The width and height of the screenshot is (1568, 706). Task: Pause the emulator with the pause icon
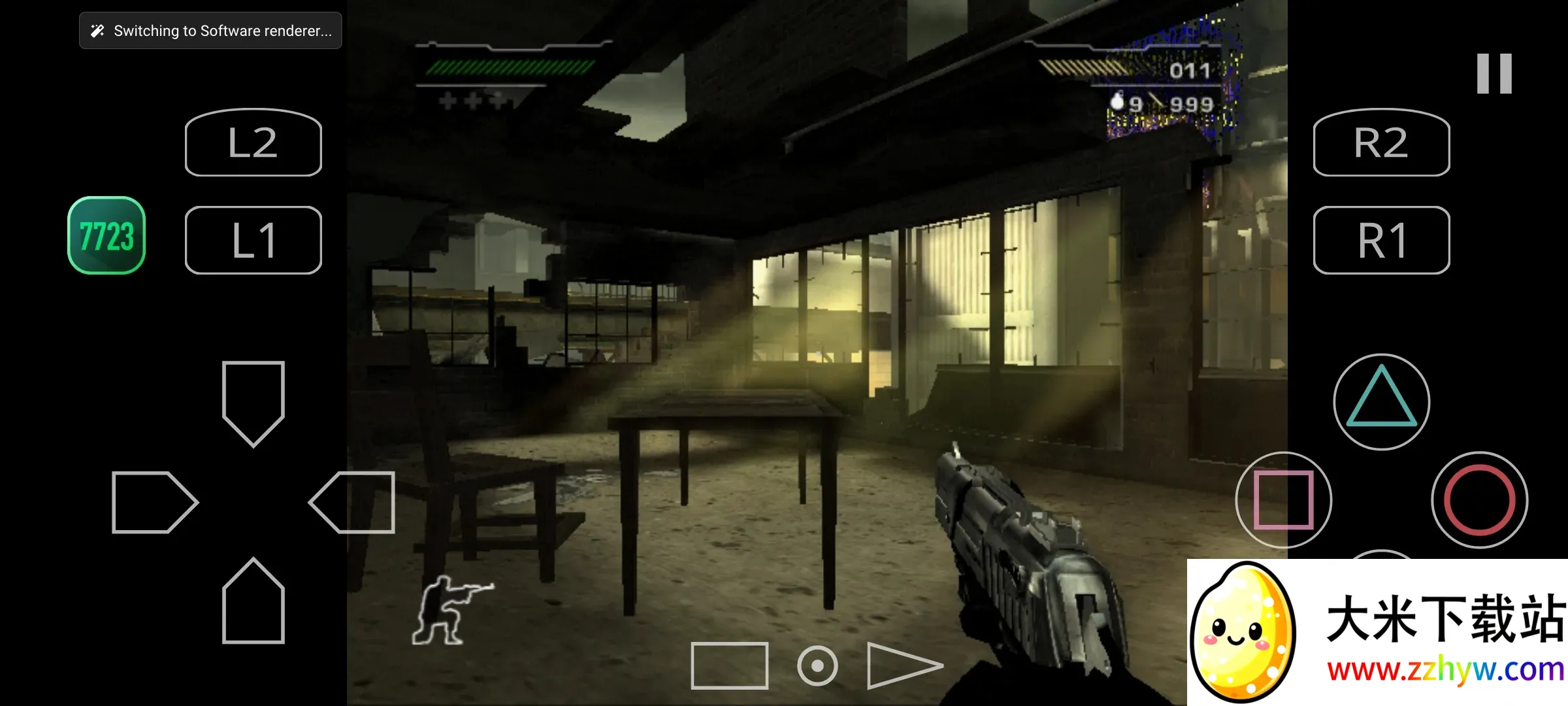(x=1494, y=73)
